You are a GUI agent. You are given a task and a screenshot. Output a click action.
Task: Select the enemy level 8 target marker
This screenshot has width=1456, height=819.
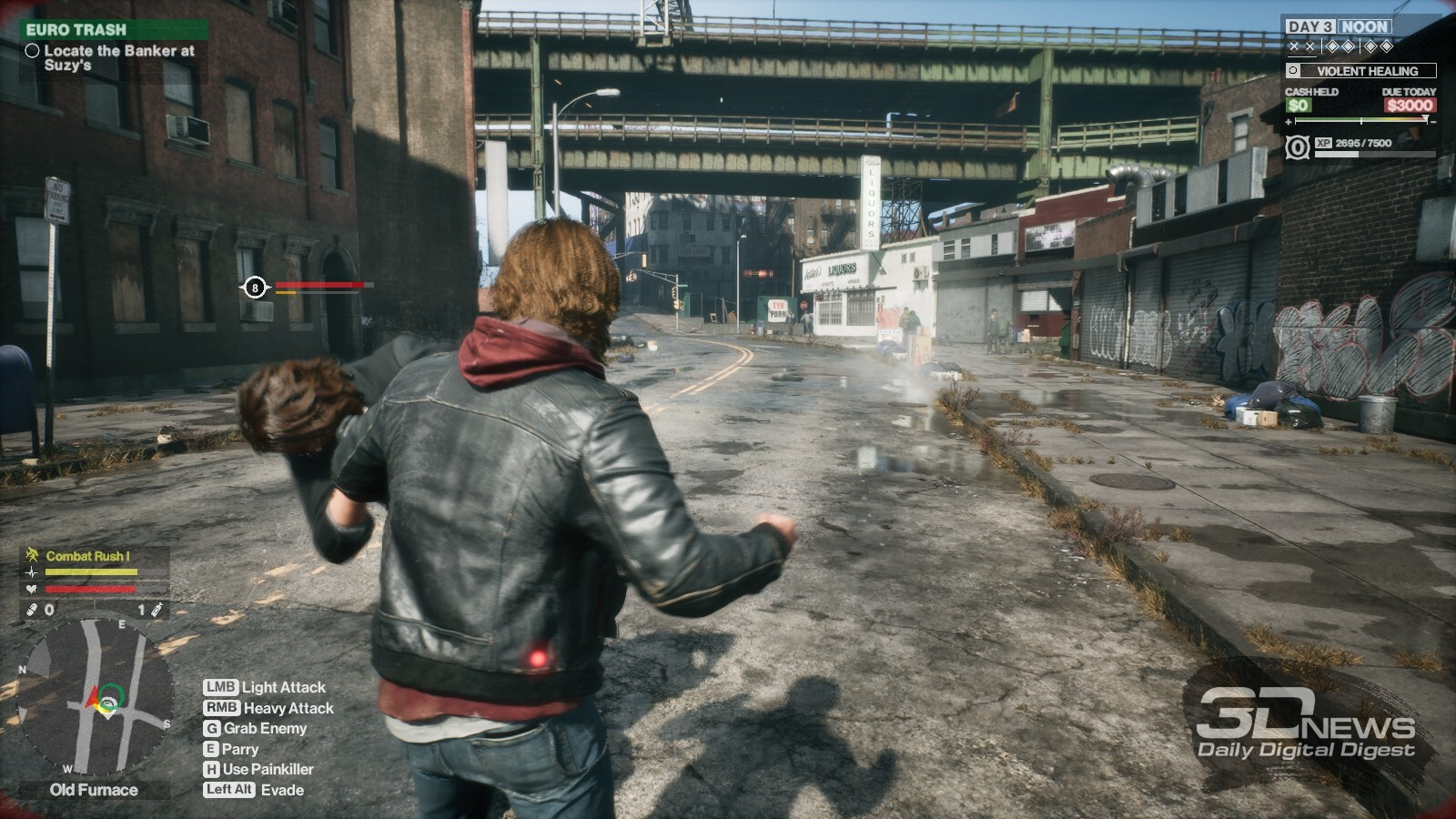click(x=255, y=288)
